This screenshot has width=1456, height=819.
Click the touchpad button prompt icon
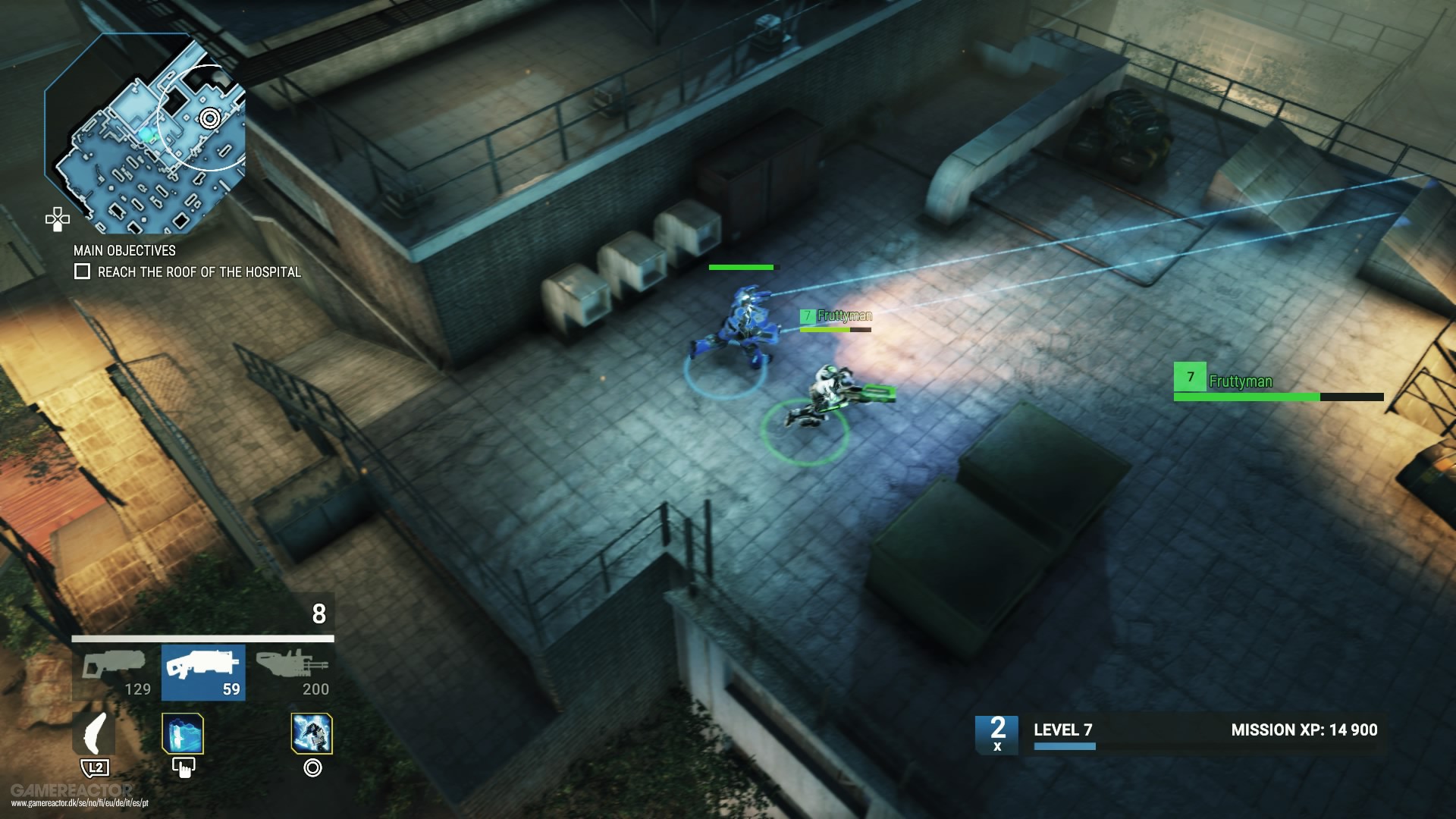[183, 767]
